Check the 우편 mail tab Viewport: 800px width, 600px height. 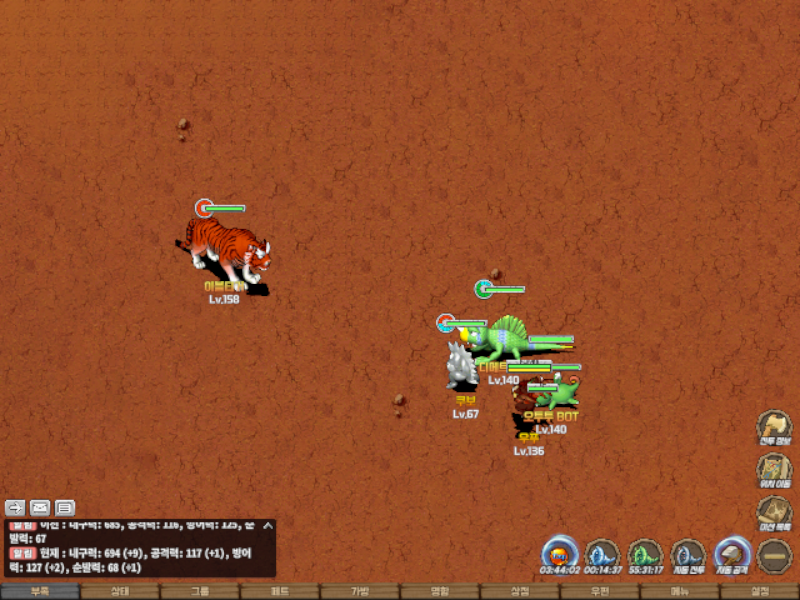click(x=600, y=591)
